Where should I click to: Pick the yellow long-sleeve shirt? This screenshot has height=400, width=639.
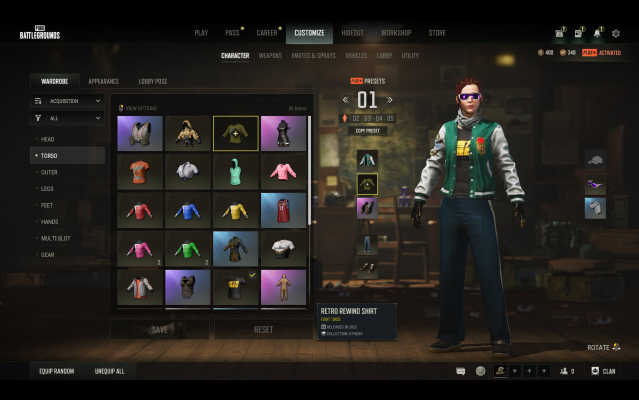click(x=235, y=211)
